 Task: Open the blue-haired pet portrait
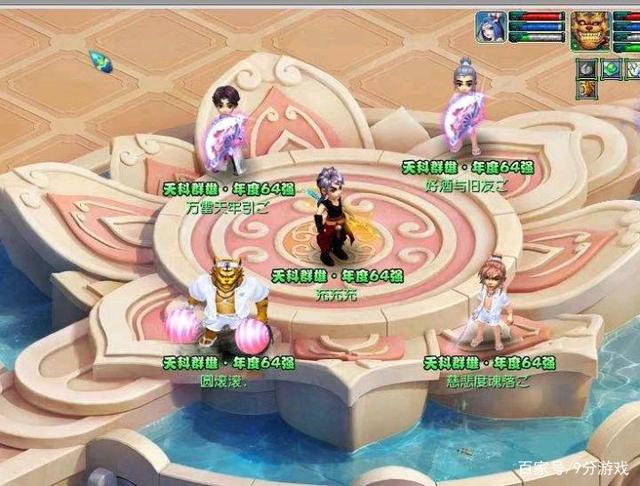click(490, 26)
